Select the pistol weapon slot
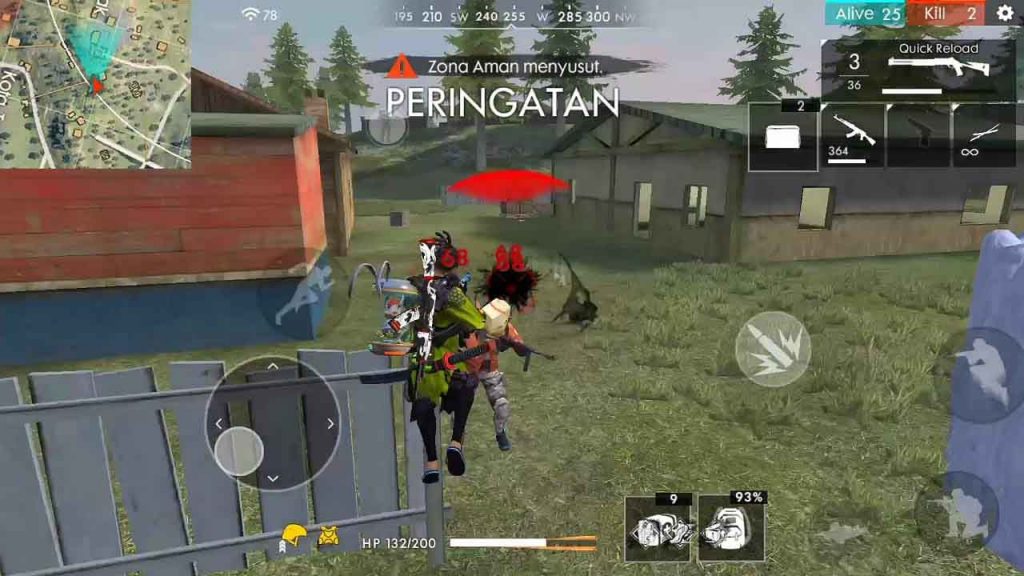 (x=918, y=135)
